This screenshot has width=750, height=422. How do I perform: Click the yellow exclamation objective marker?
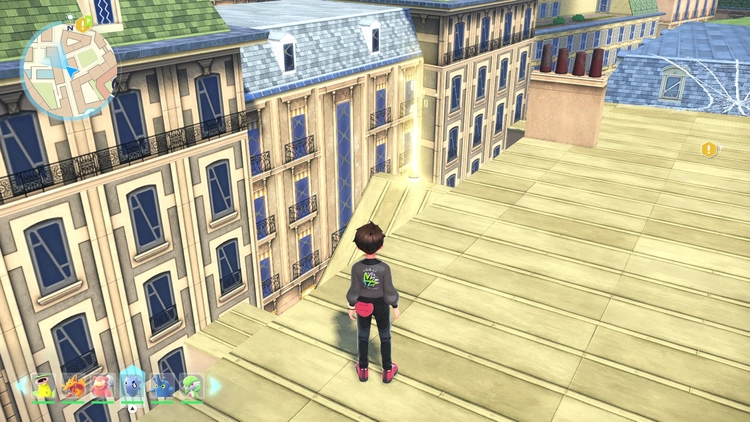709,150
